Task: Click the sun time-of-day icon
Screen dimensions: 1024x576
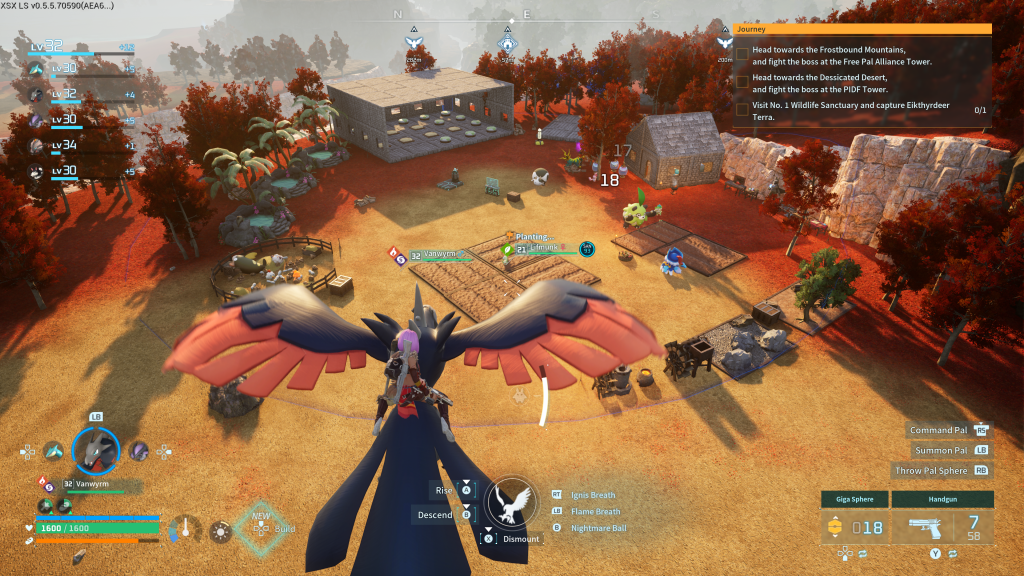Action: 219,531
